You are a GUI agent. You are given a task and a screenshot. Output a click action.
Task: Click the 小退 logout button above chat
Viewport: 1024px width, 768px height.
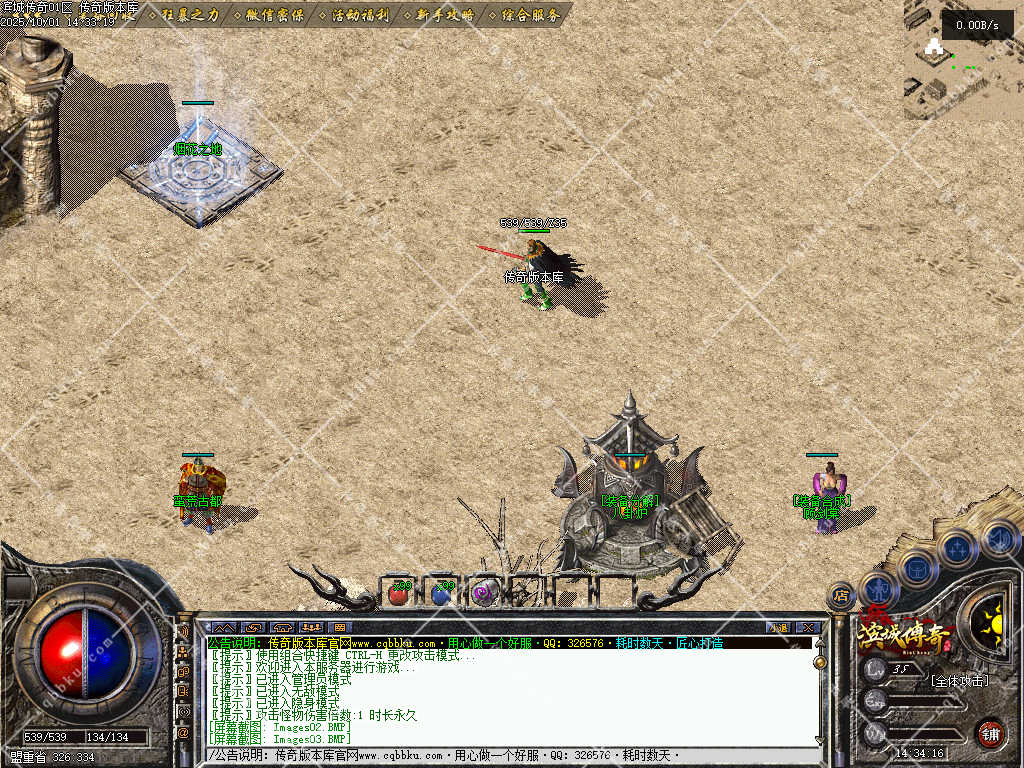tap(778, 628)
